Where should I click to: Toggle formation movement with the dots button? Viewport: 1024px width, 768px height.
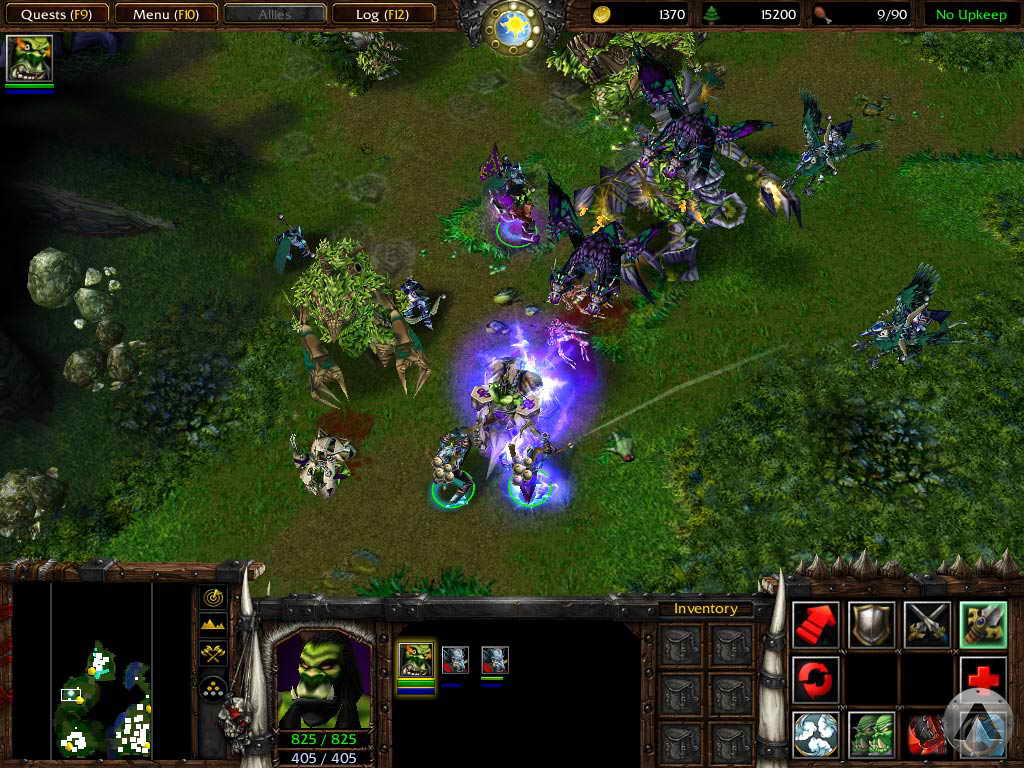coord(213,686)
